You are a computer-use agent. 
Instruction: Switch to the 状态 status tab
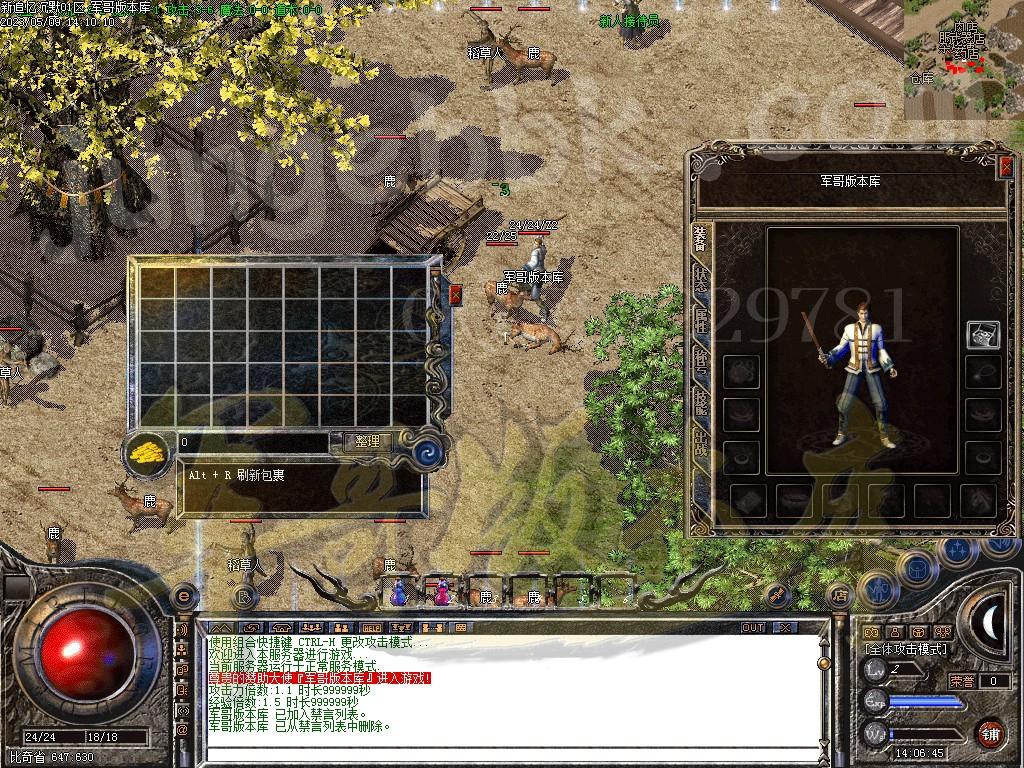coord(701,279)
